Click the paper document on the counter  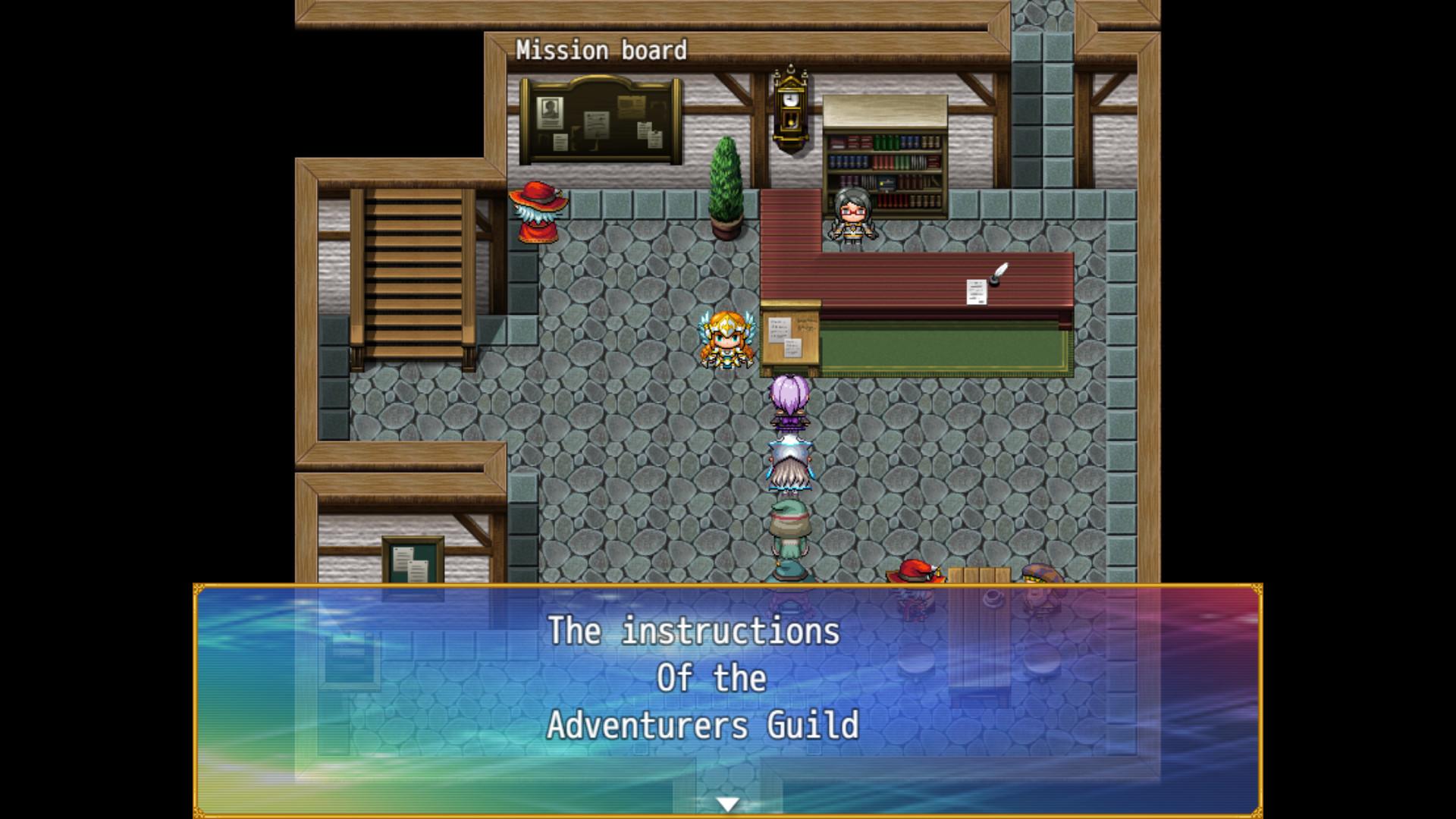977,292
